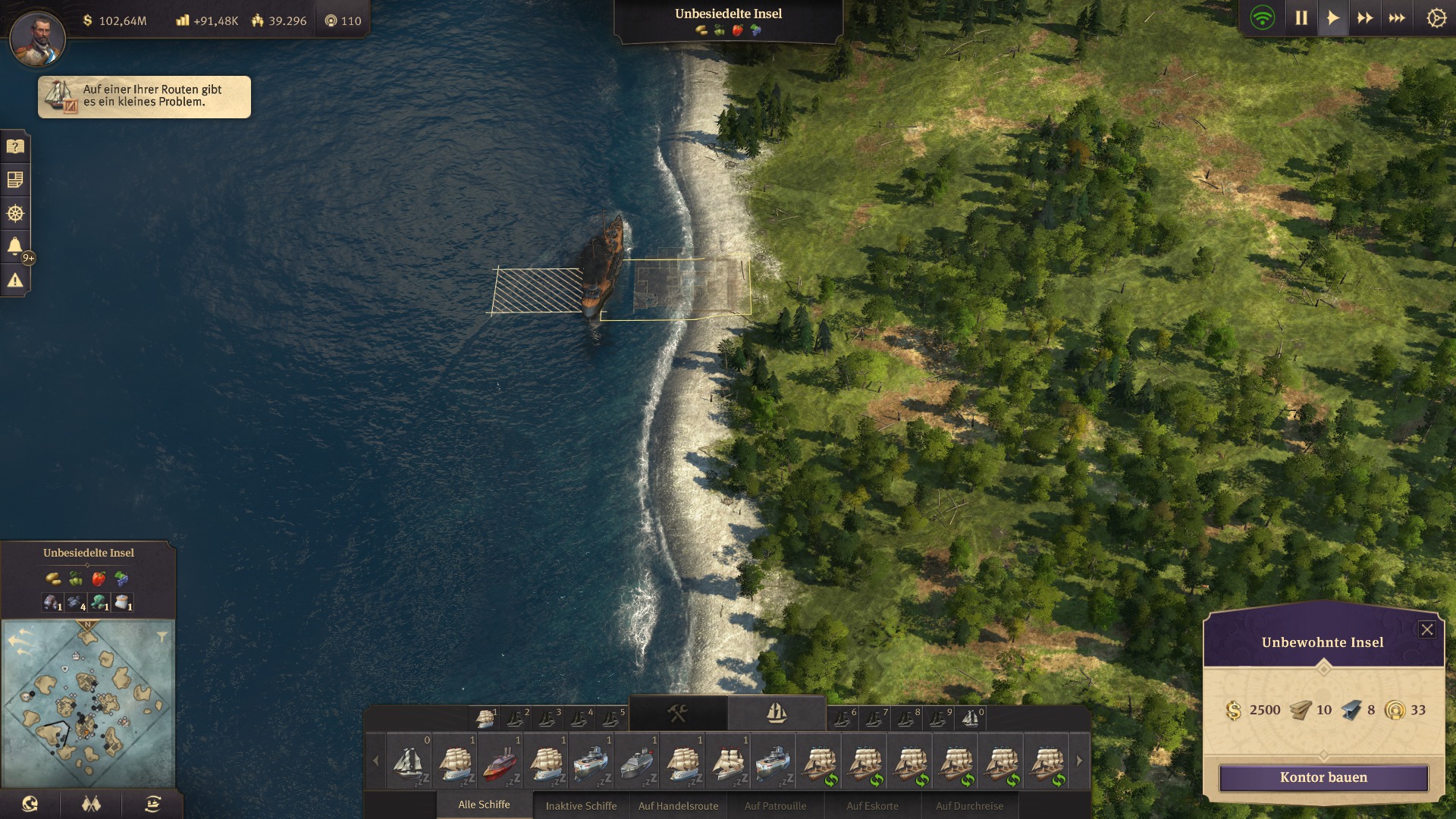
Task: Click the player profile portrait
Action: pyautogui.click(x=37, y=38)
